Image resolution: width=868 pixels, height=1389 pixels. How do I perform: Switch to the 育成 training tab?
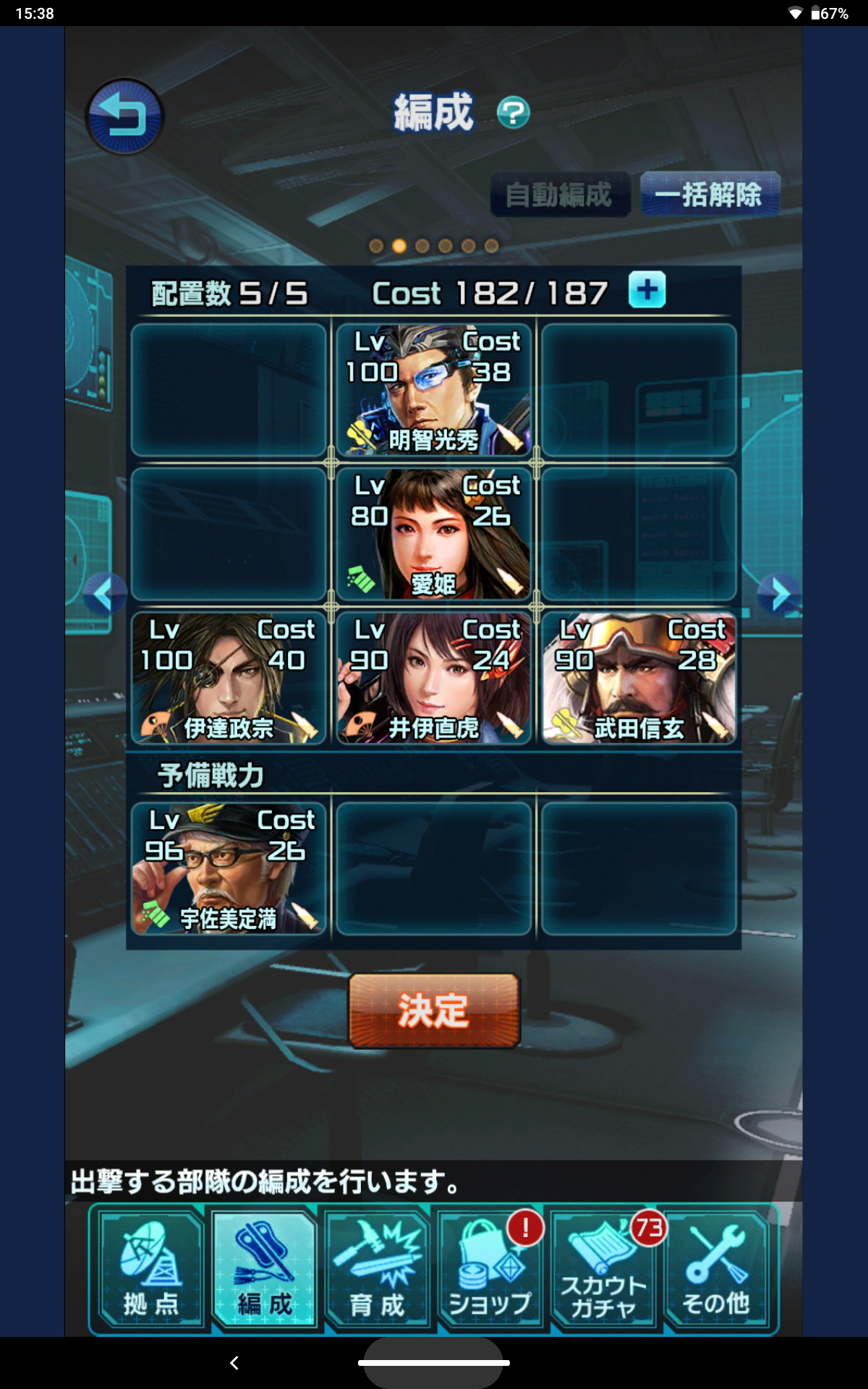point(377,1270)
